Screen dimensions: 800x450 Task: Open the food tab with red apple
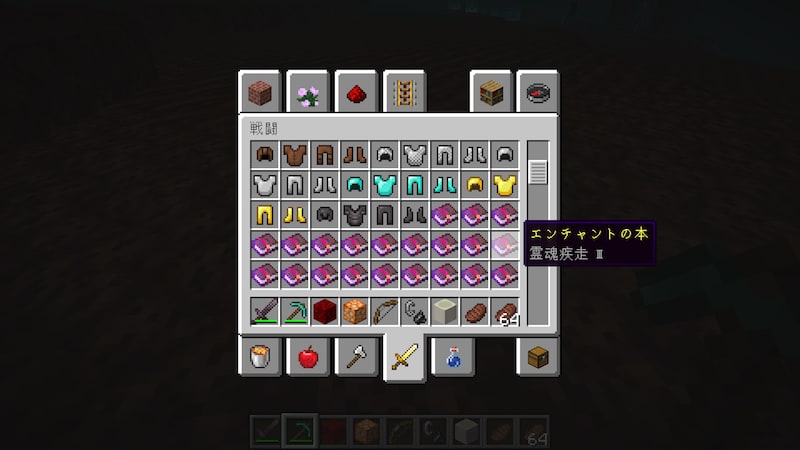click(308, 357)
